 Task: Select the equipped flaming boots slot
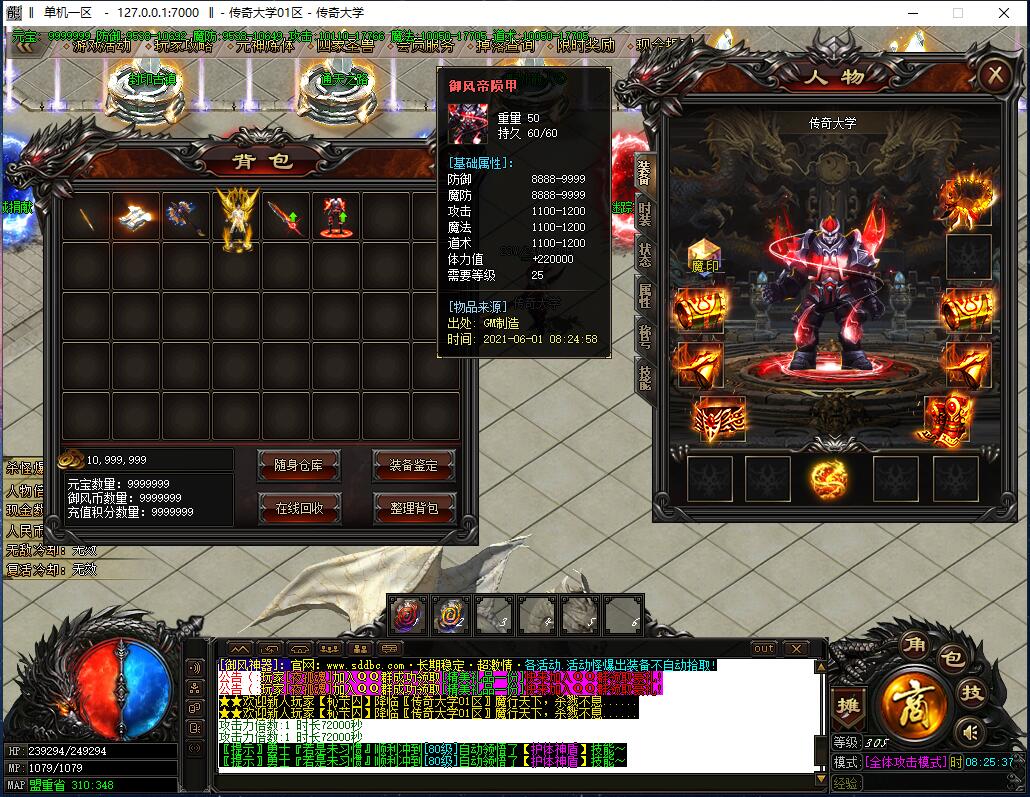[946, 417]
